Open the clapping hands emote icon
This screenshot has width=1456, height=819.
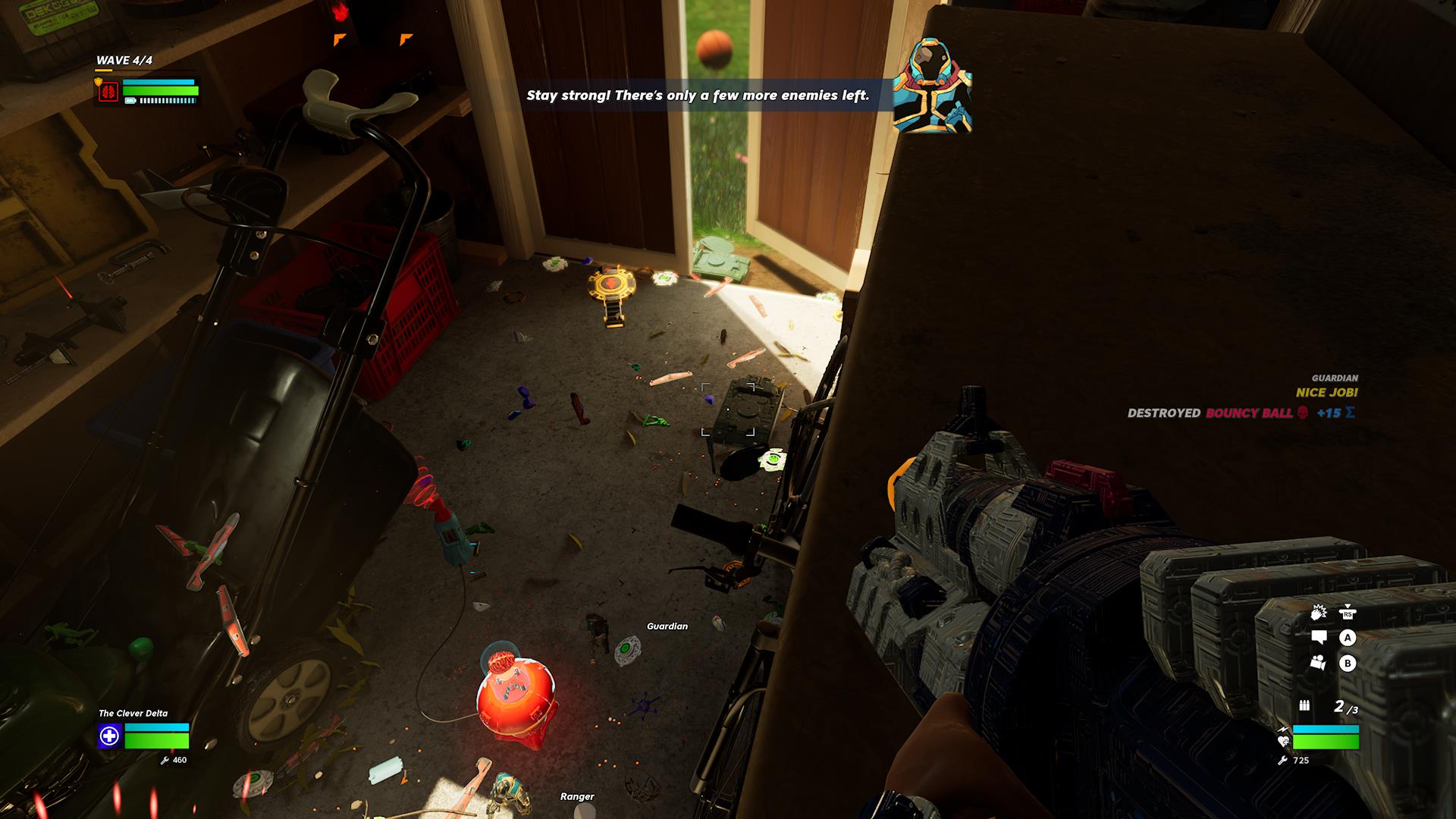1319,613
